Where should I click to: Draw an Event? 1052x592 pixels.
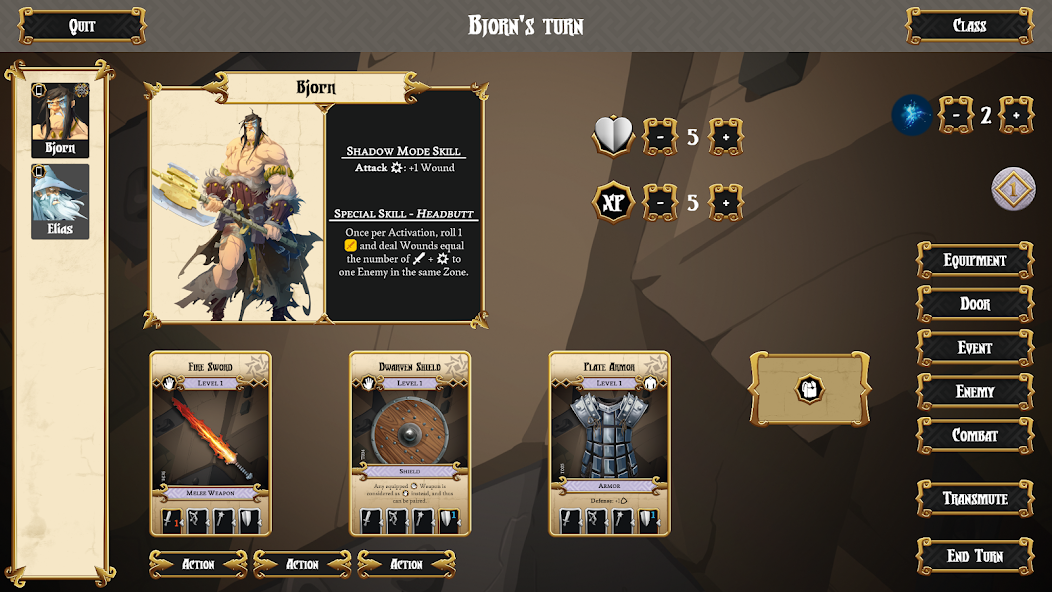(x=975, y=348)
